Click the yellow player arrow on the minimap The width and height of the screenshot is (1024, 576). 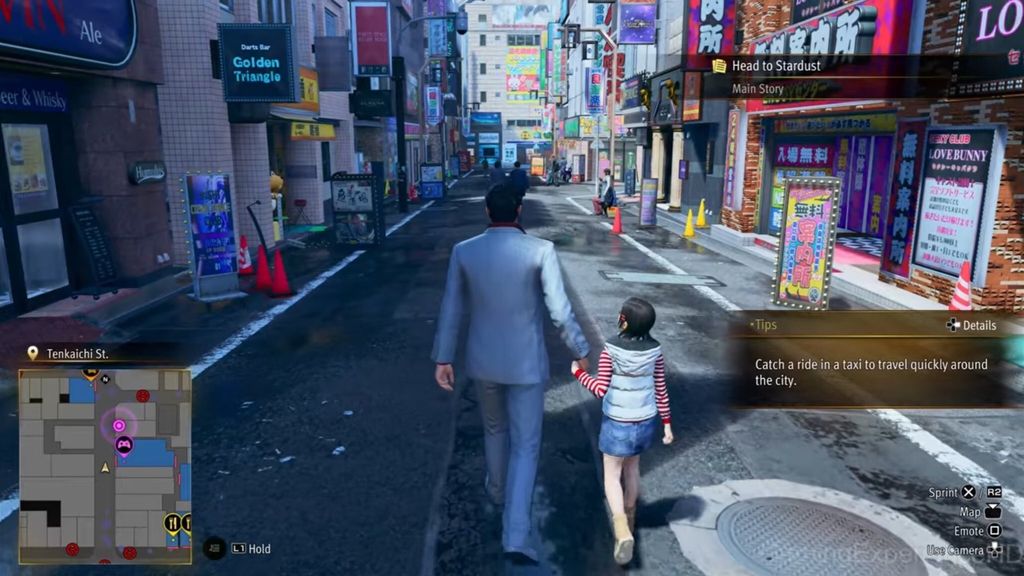coord(105,467)
